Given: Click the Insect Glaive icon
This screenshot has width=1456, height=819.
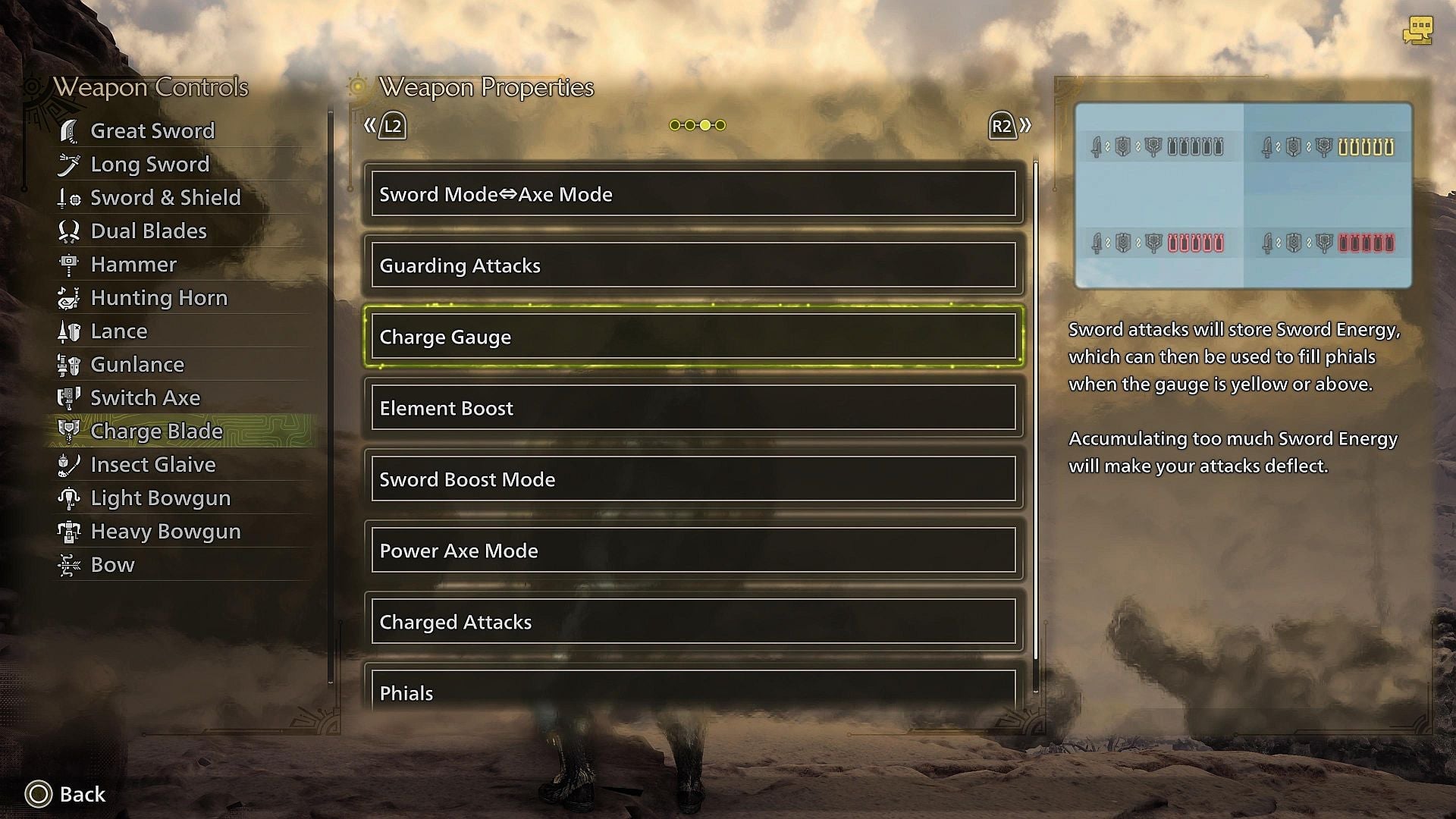Looking at the screenshot, I should (x=71, y=464).
